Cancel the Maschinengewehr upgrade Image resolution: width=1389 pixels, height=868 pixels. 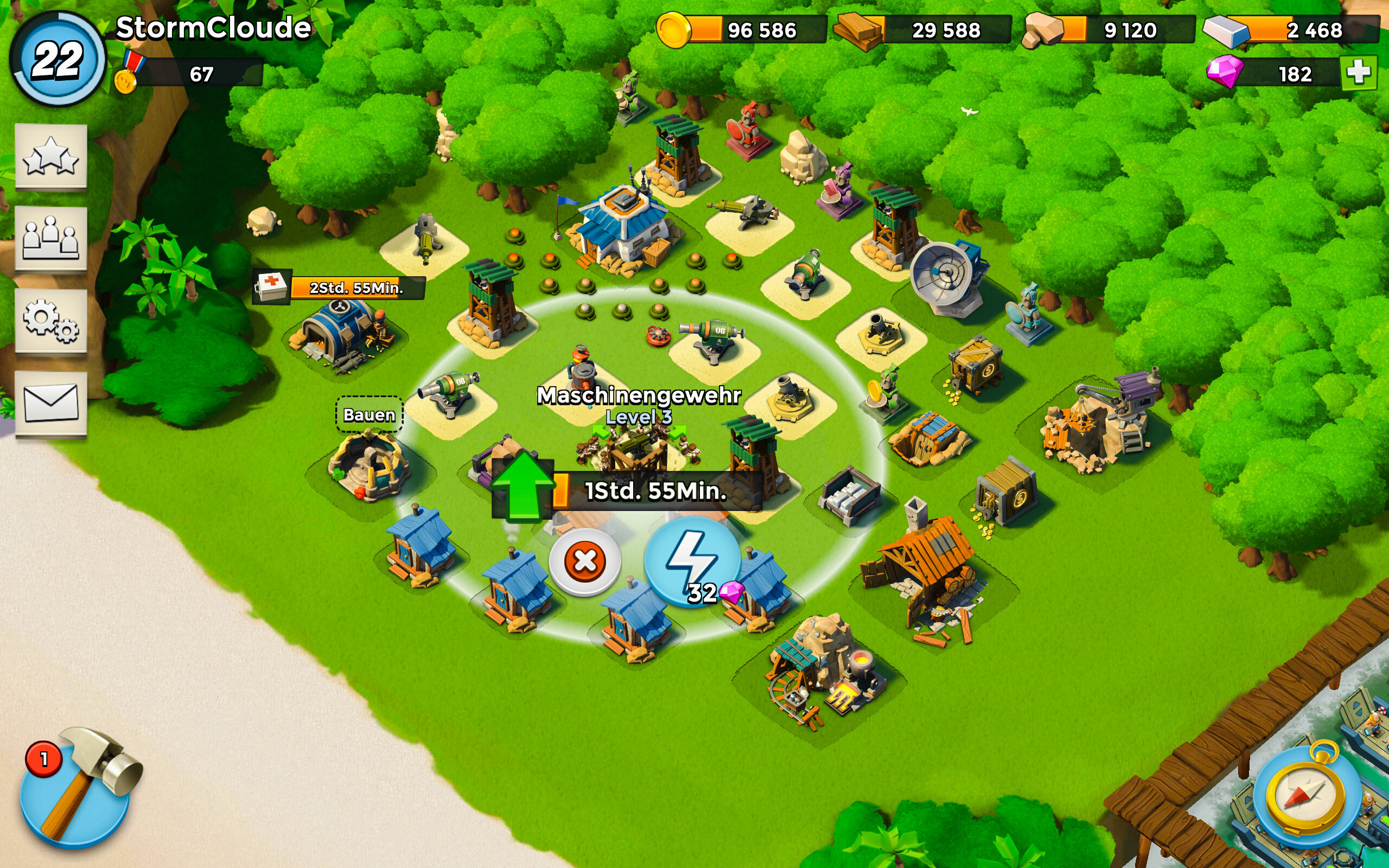pyautogui.click(x=584, y=561)
